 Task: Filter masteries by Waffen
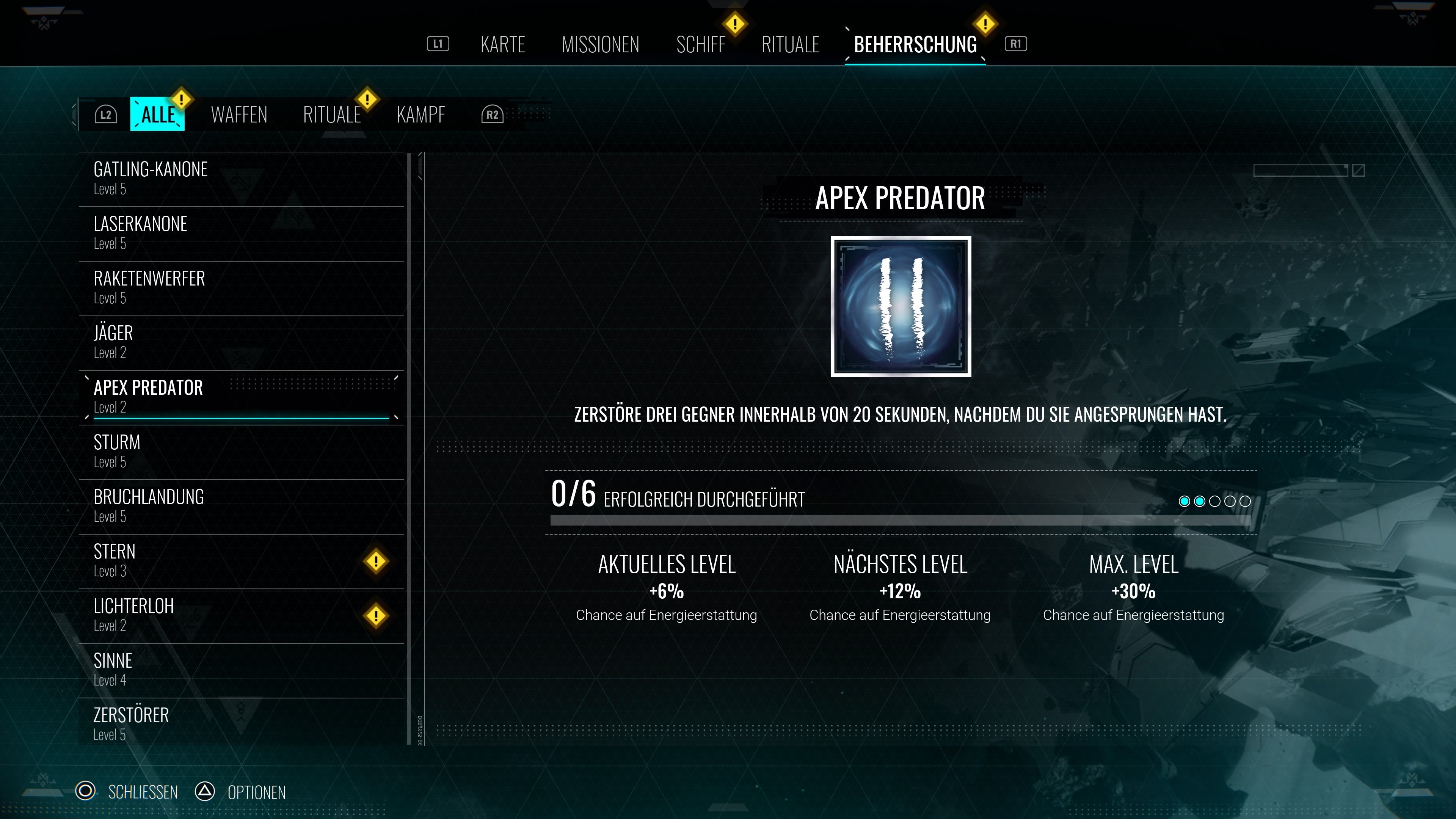(x=239, y=115)
